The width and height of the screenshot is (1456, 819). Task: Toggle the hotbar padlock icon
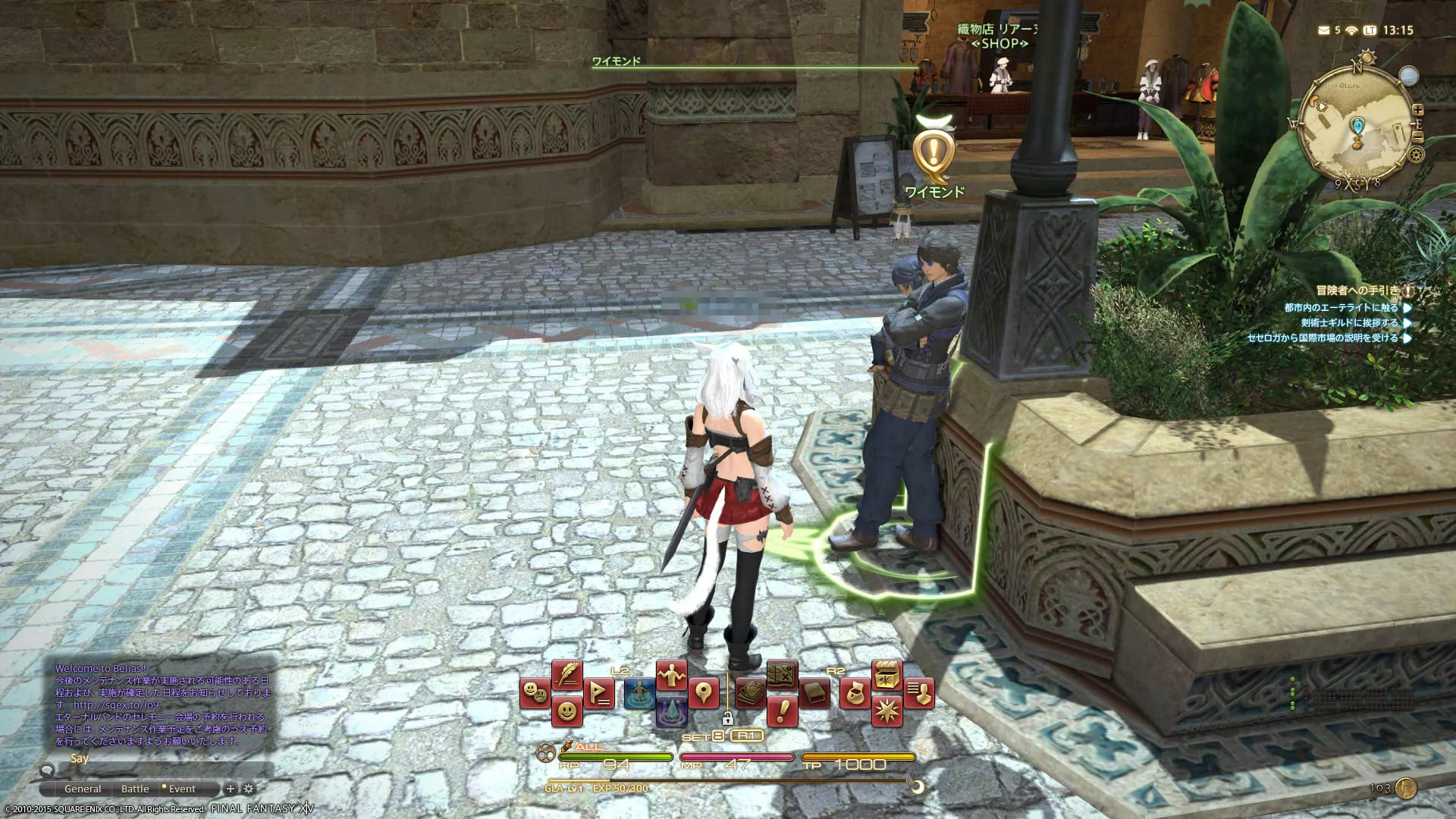point(727,718)
